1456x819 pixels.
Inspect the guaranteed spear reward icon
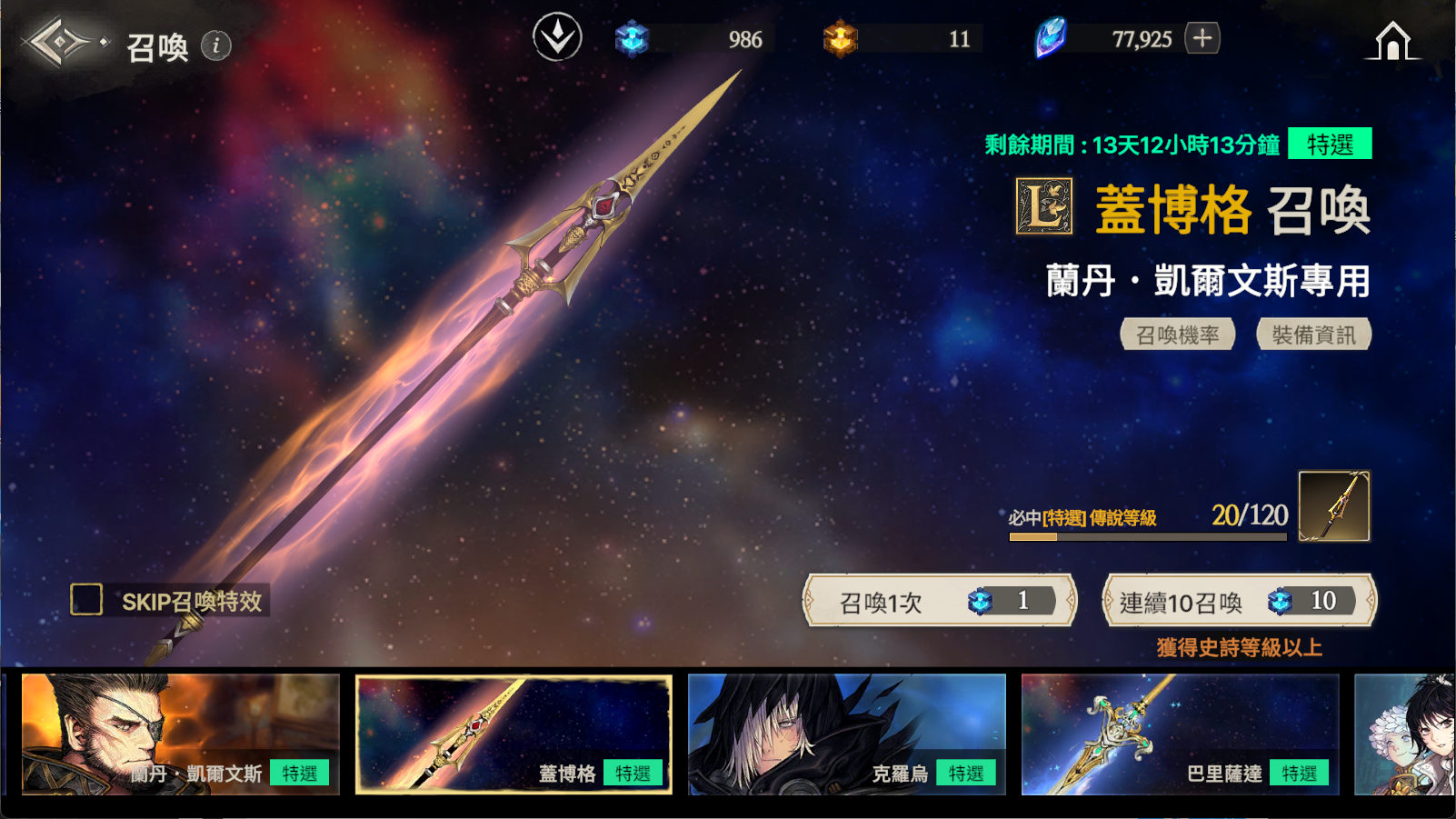click(1333, 506)
